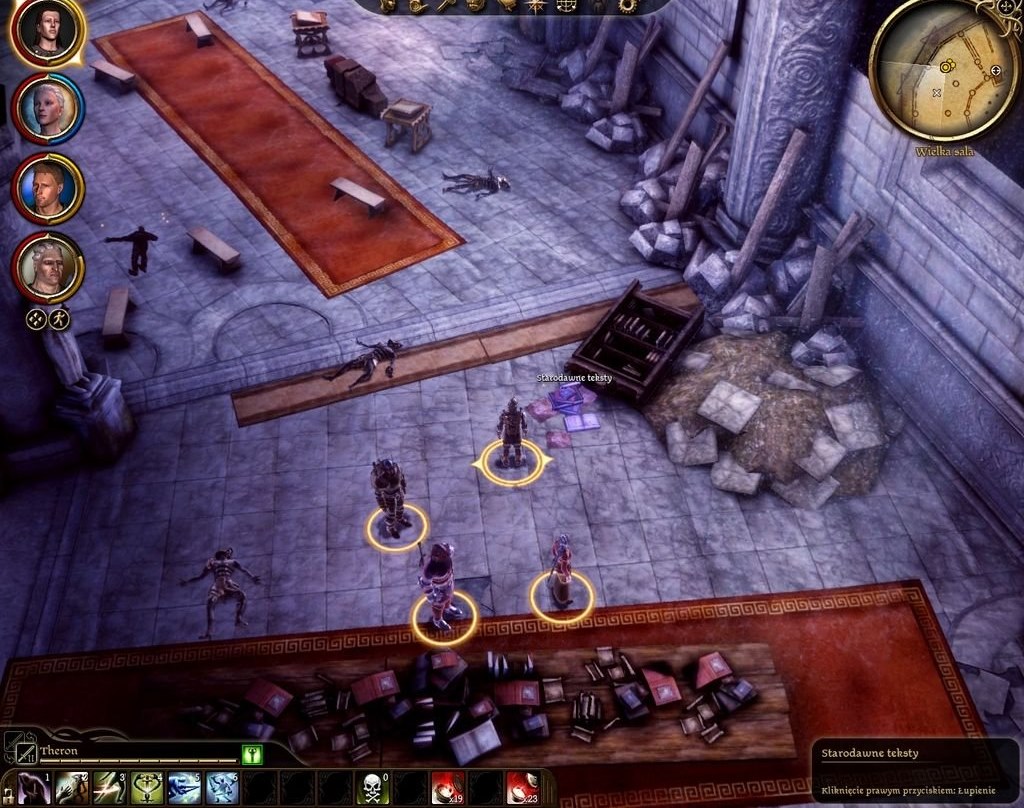Use the red poultice with 19 count
1024x808 pixels.
click(449, 788)
